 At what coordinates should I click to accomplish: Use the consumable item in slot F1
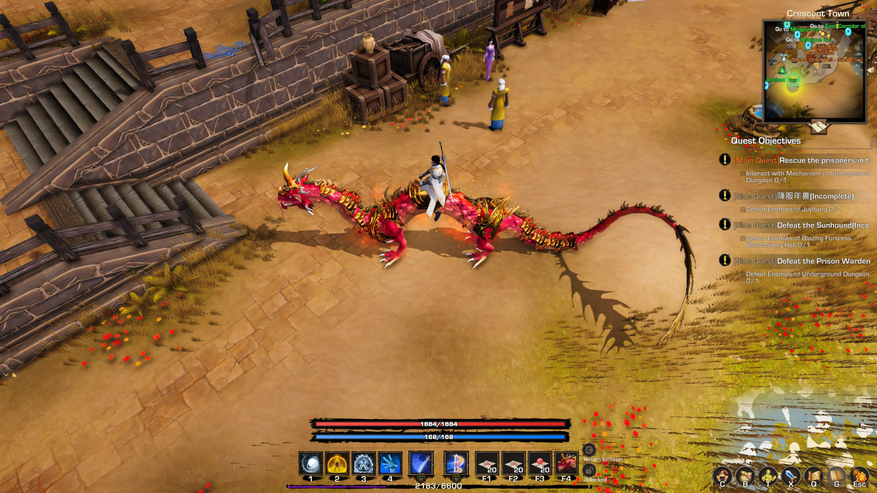coord(487,464)
